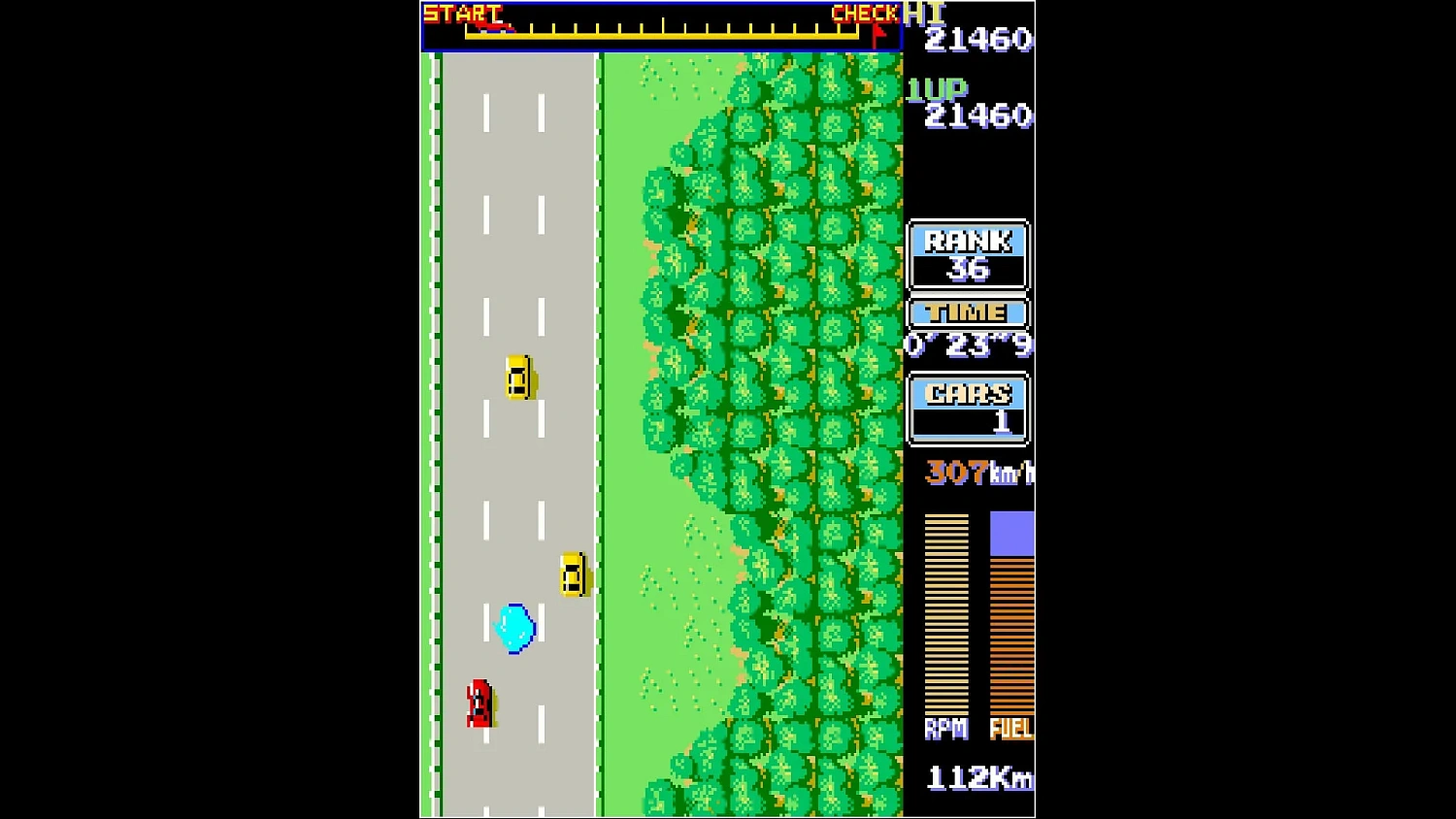Click the CHECK text at the top

pyautogui.click(x=863, y=13)
